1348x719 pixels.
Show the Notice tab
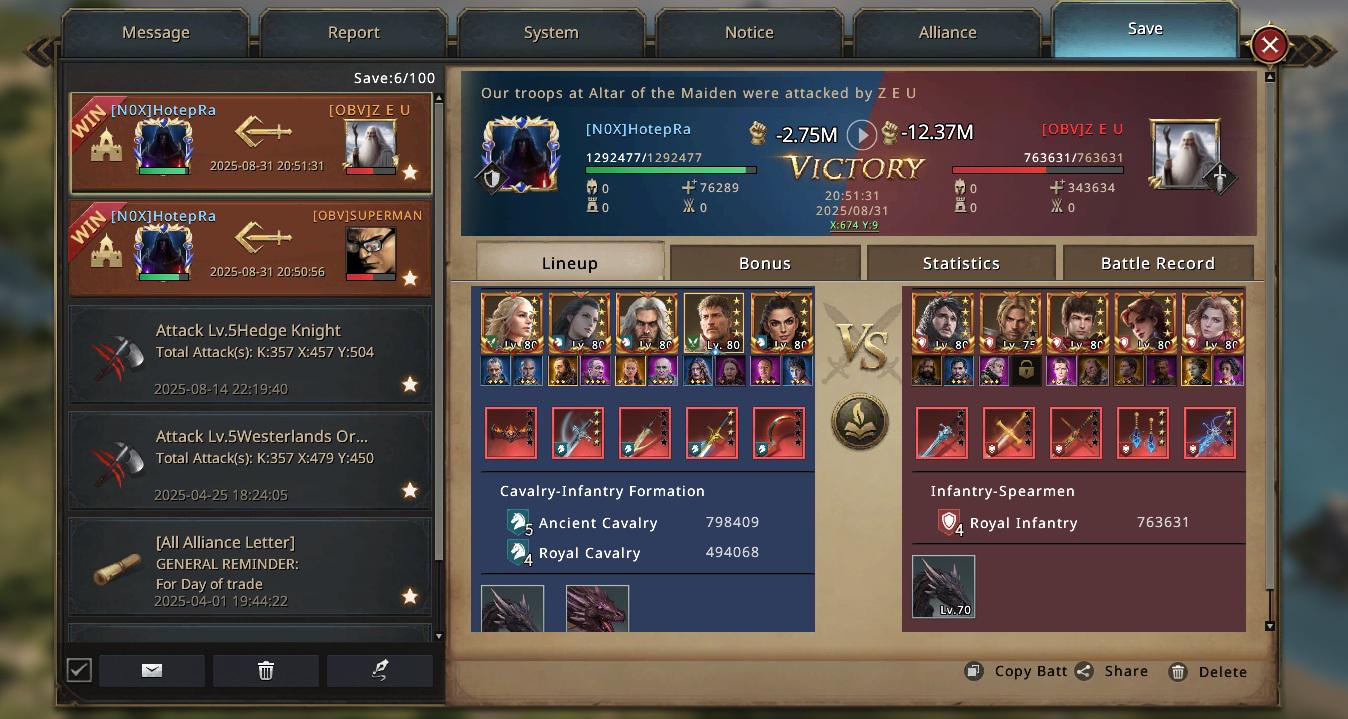(x=749, y=33)
